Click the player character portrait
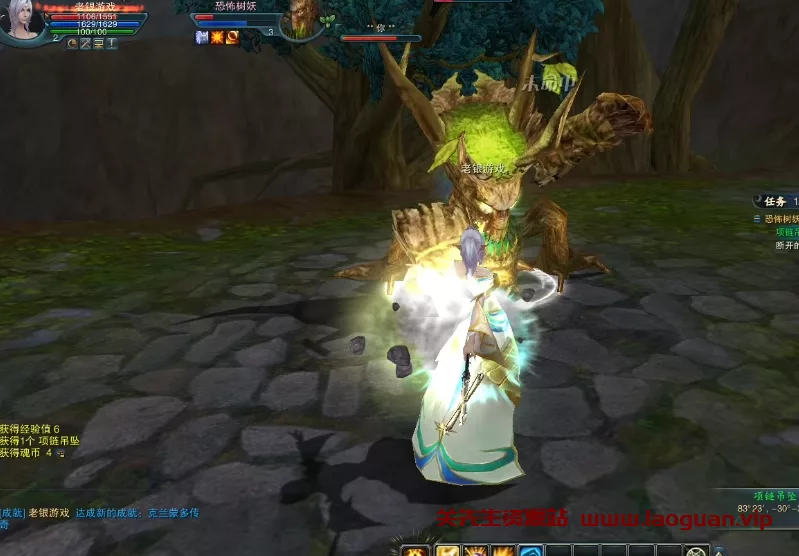The image size is (799, 556). [20, 20]
